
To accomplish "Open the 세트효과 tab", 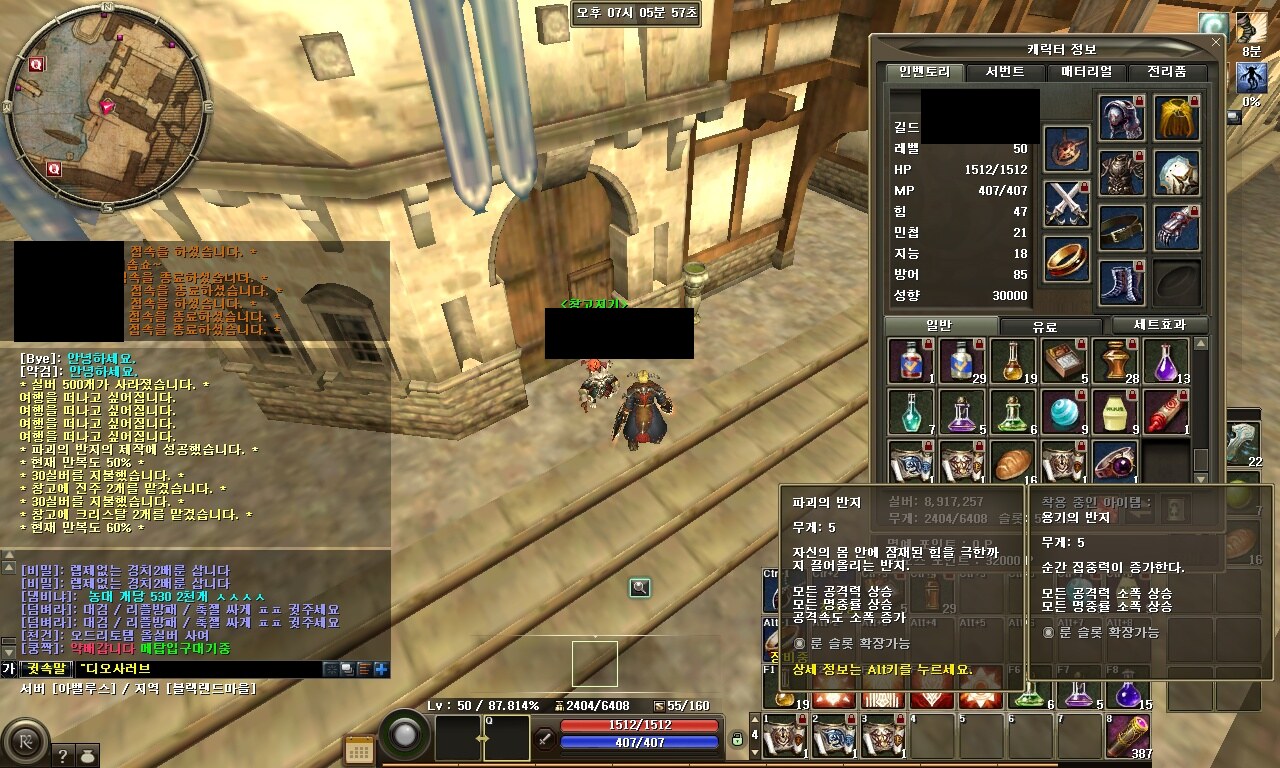I will (x=1160, y=326).
